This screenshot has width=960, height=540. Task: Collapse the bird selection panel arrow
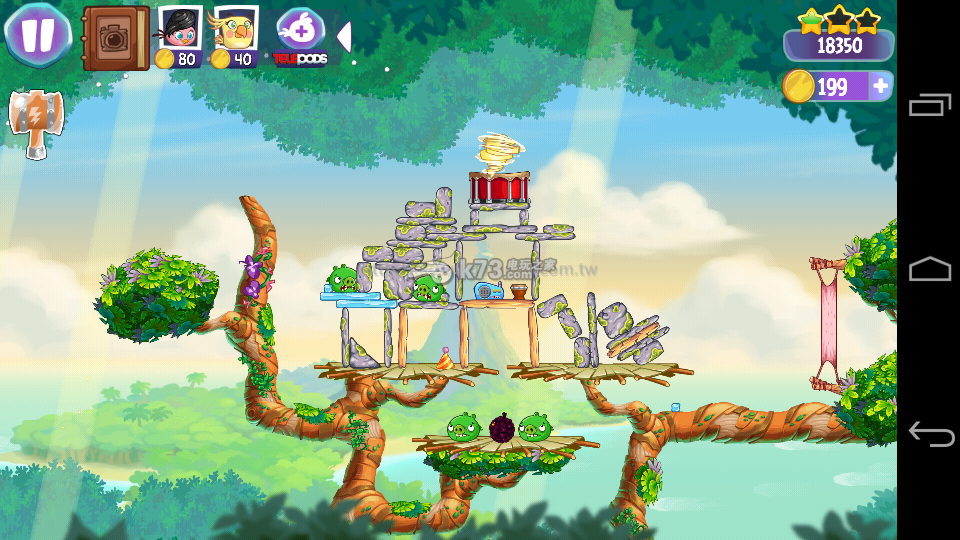(343, 37)
